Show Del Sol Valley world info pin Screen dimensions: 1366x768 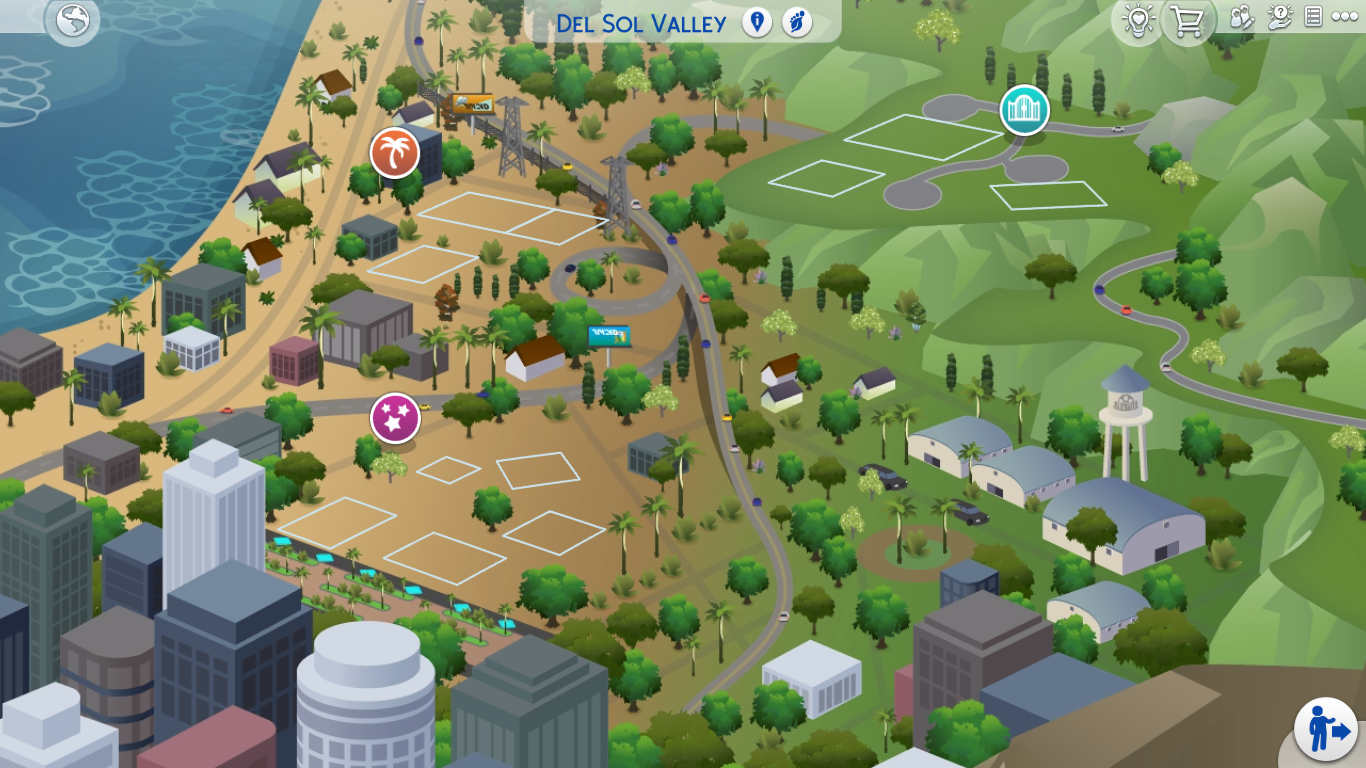757,22
